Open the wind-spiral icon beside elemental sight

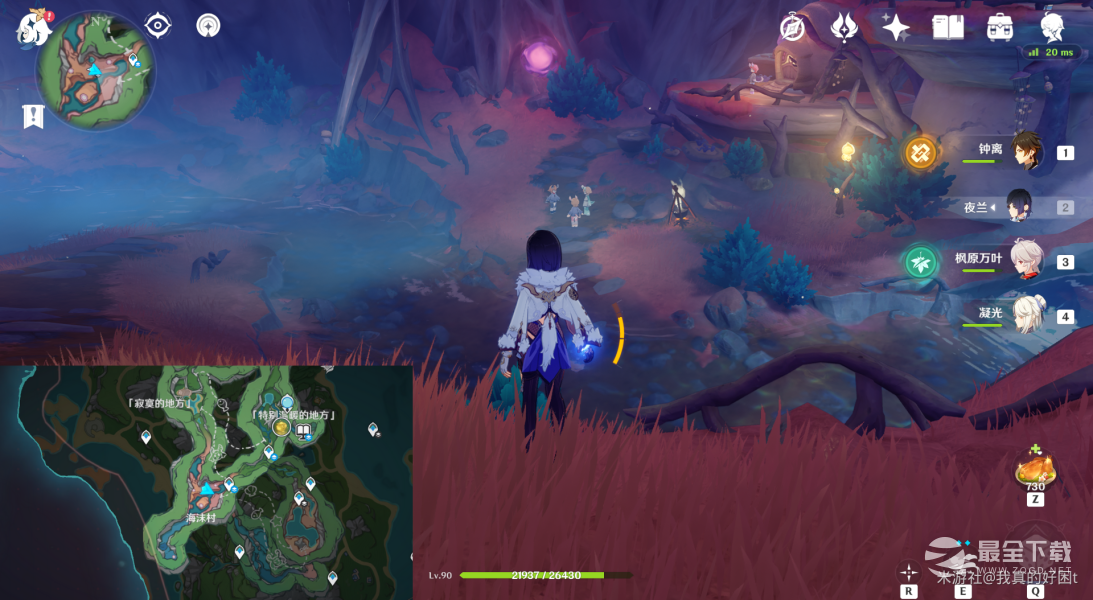(x=208, y=25)
